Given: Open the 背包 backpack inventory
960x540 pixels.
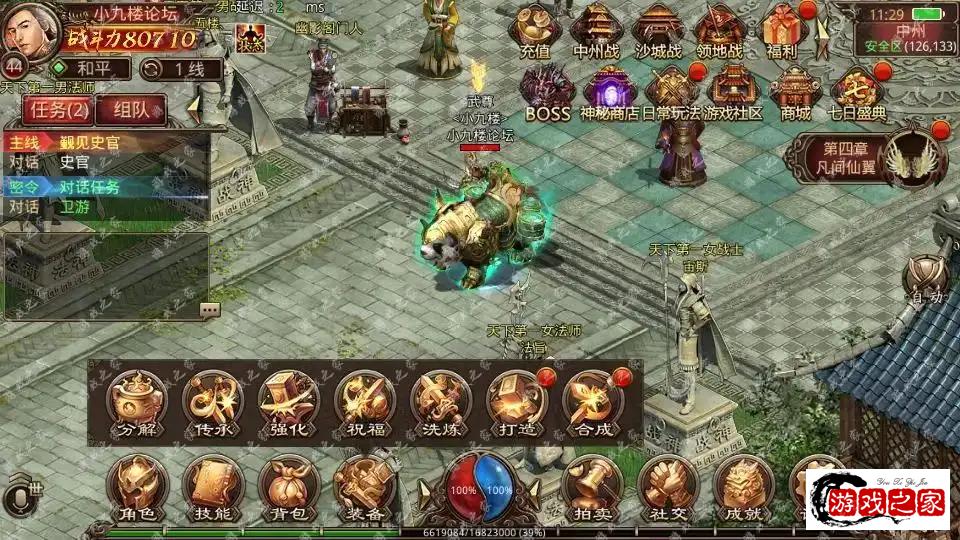Looking at the screenshot, I should click(x=287, y=488).
